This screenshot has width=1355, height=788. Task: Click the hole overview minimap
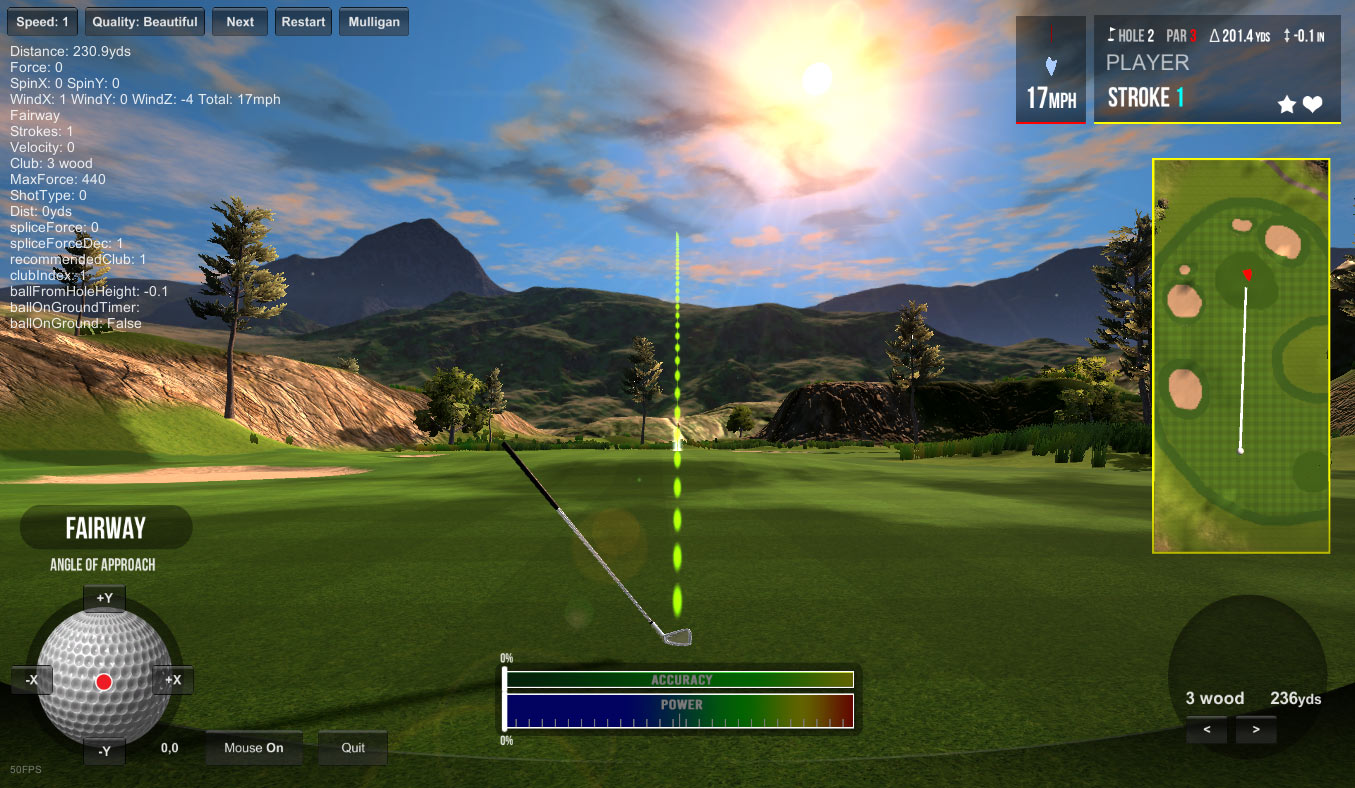click(x=1241, y=356)
